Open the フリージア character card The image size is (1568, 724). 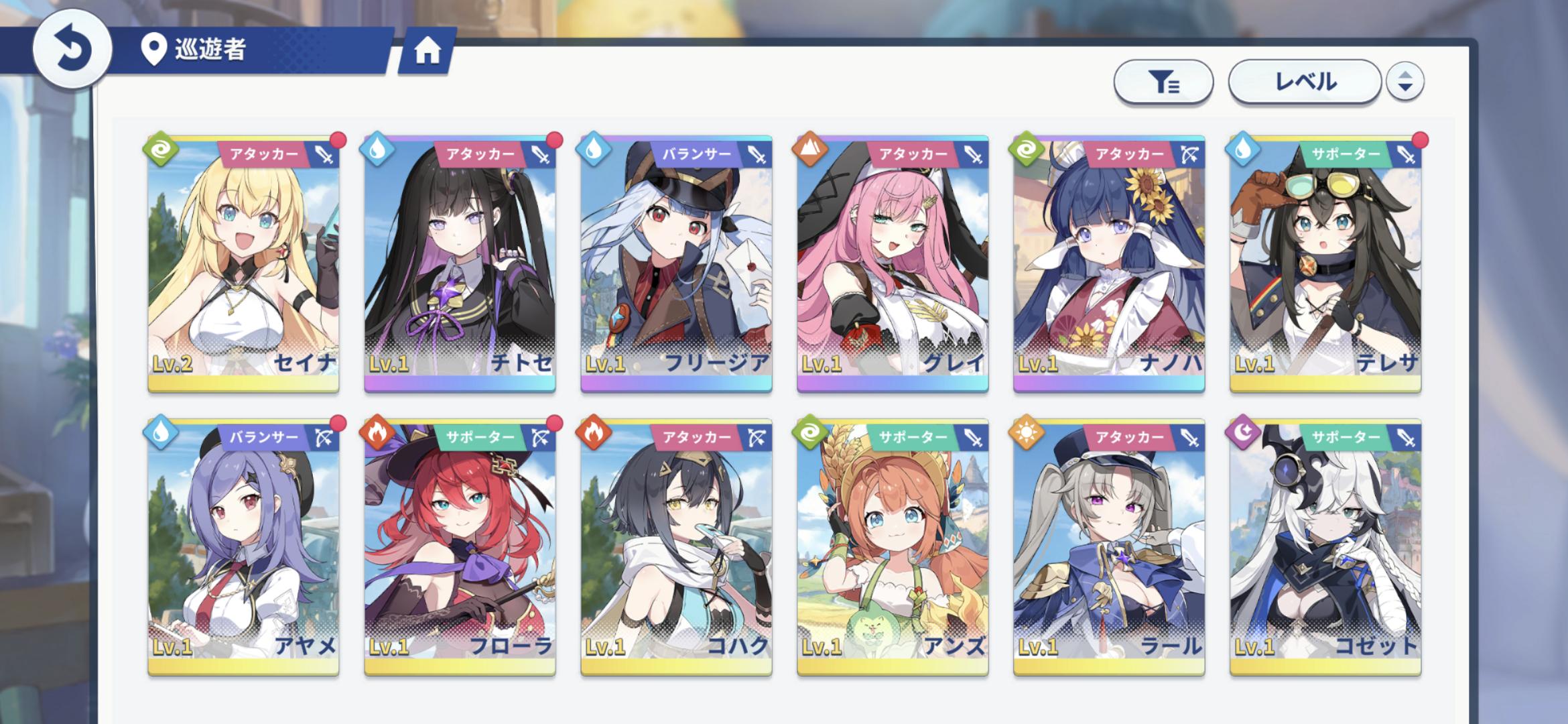676,263
